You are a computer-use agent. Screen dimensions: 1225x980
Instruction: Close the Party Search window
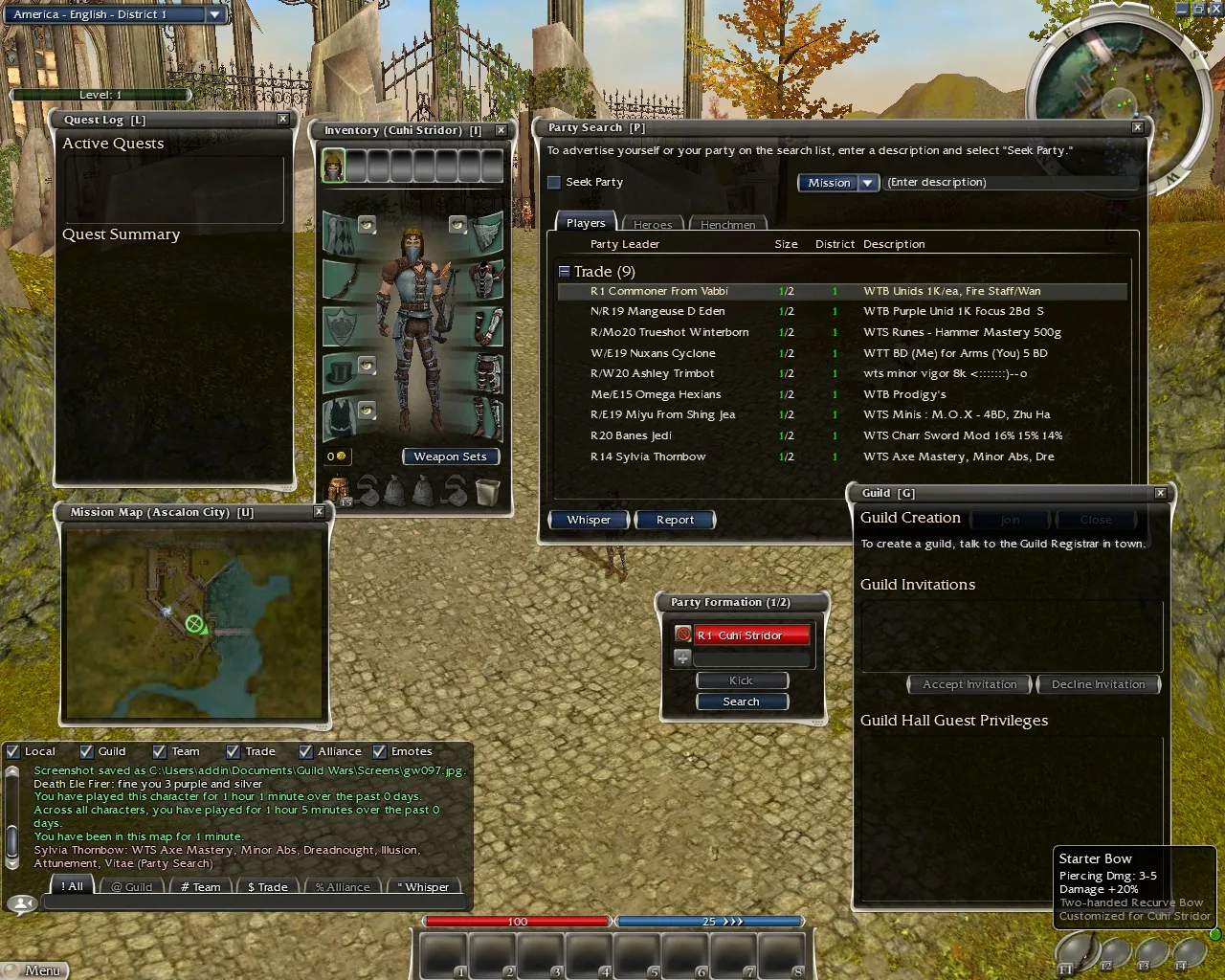pyautogui.click(x=1137, y=127)
